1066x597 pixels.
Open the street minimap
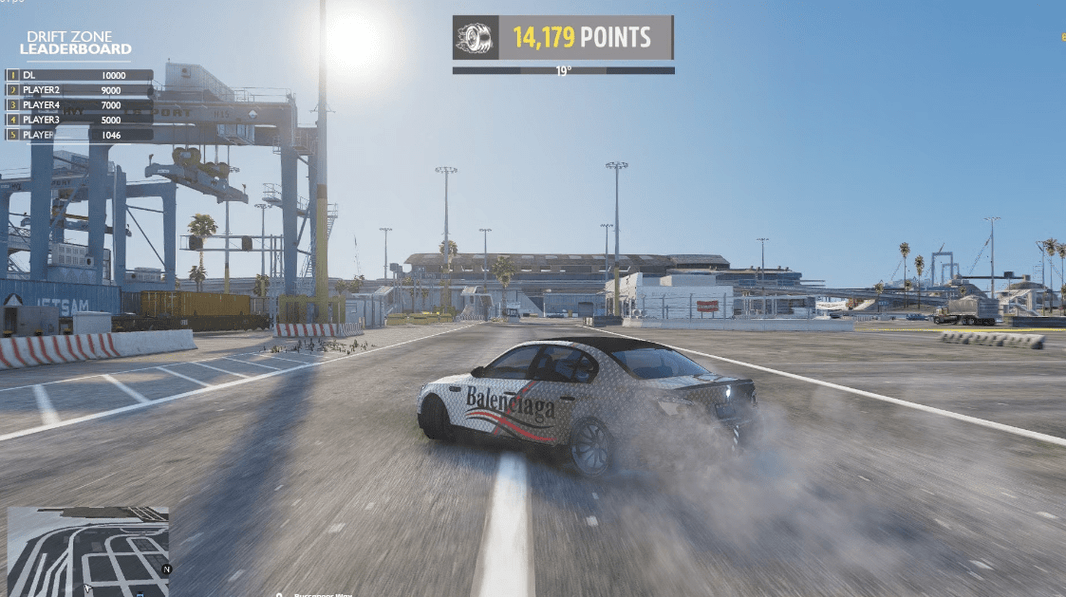pyautogui.click(x=88, y=550)
